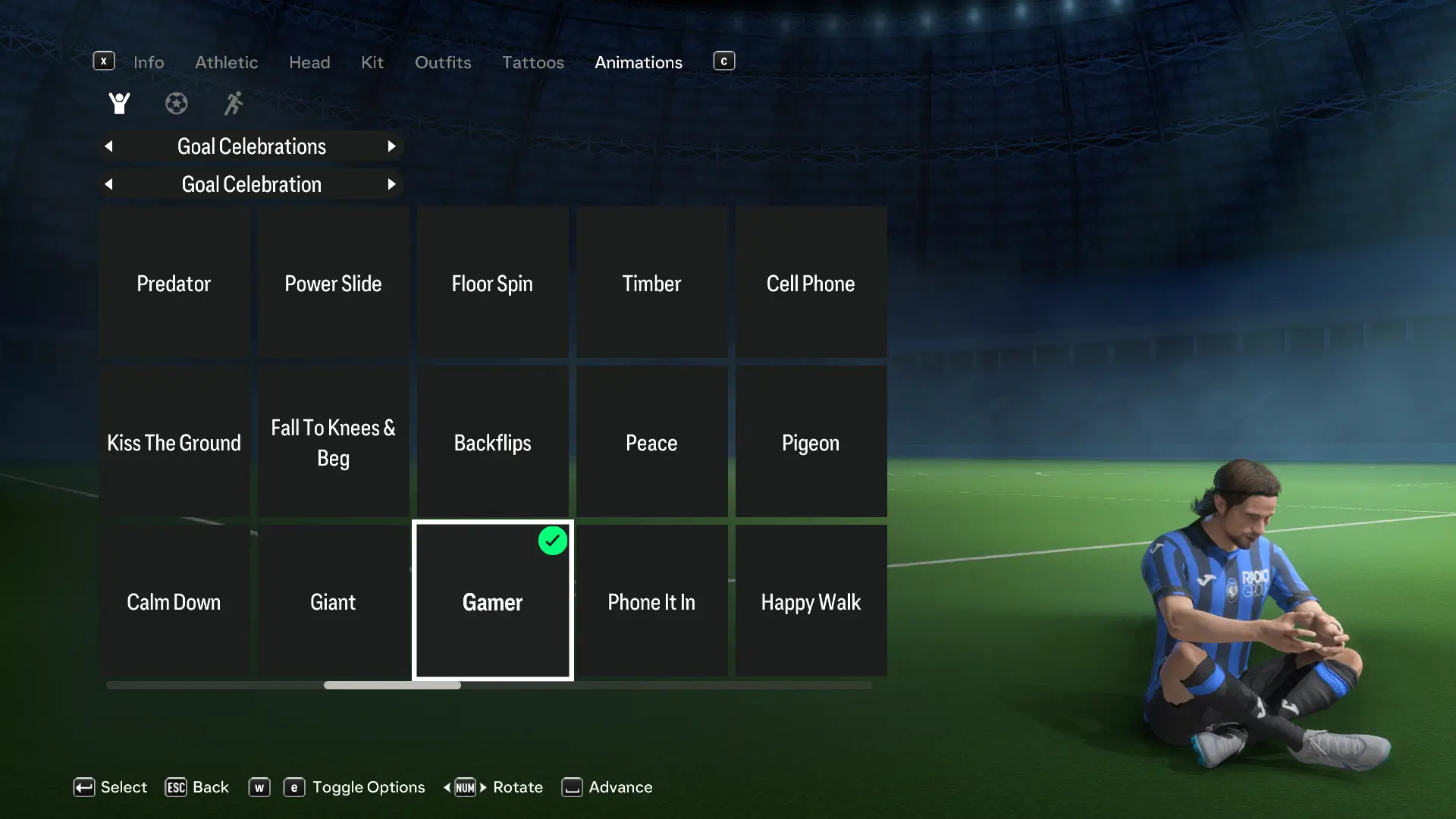Switch to the Info tab
The width and height of the screenshot is (1456, 819).
pos(149,62)
